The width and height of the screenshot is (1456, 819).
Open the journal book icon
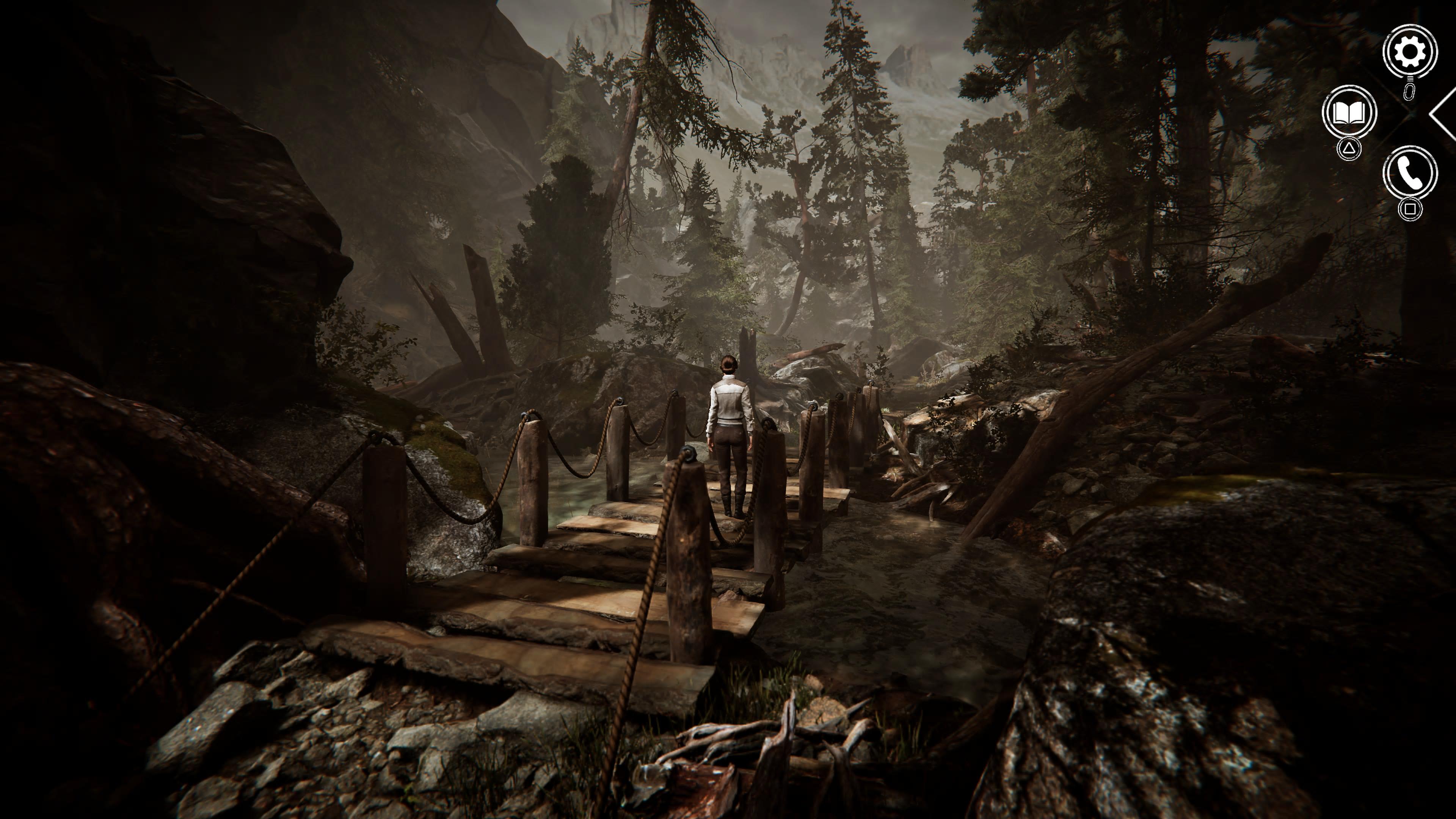click(1349, 113)
